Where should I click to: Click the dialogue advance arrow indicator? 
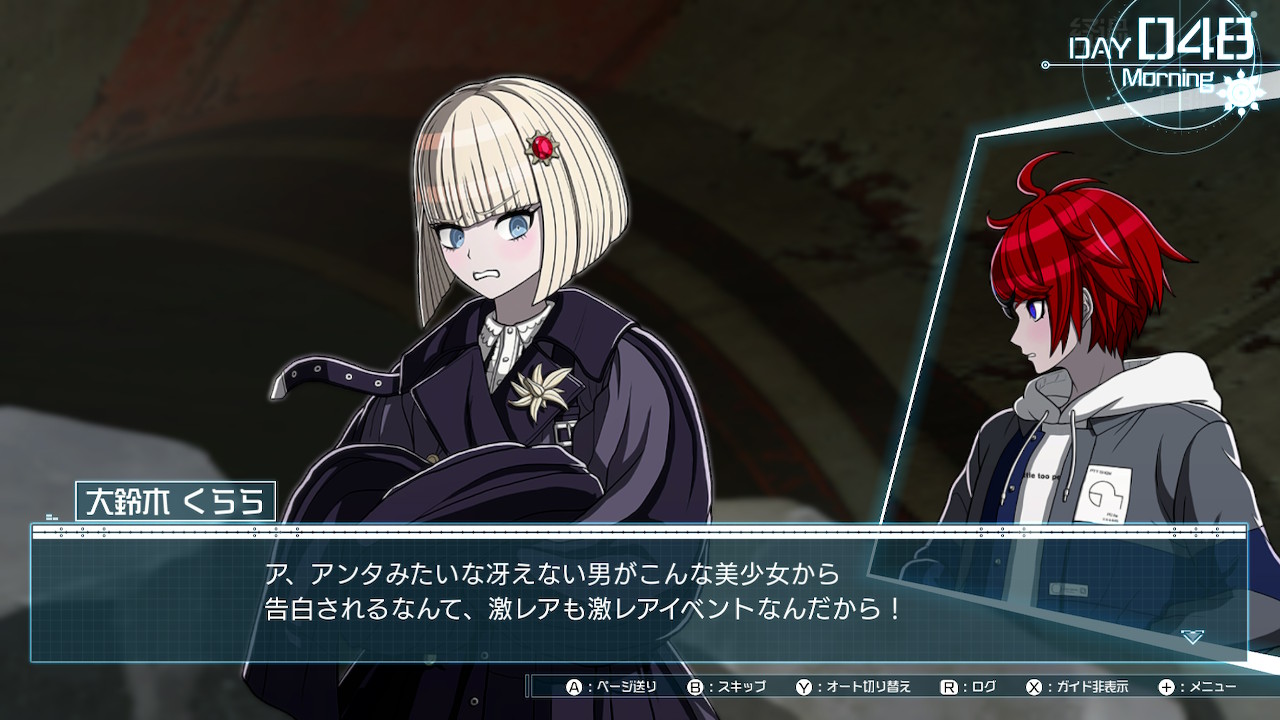[x=1192, y=636]
